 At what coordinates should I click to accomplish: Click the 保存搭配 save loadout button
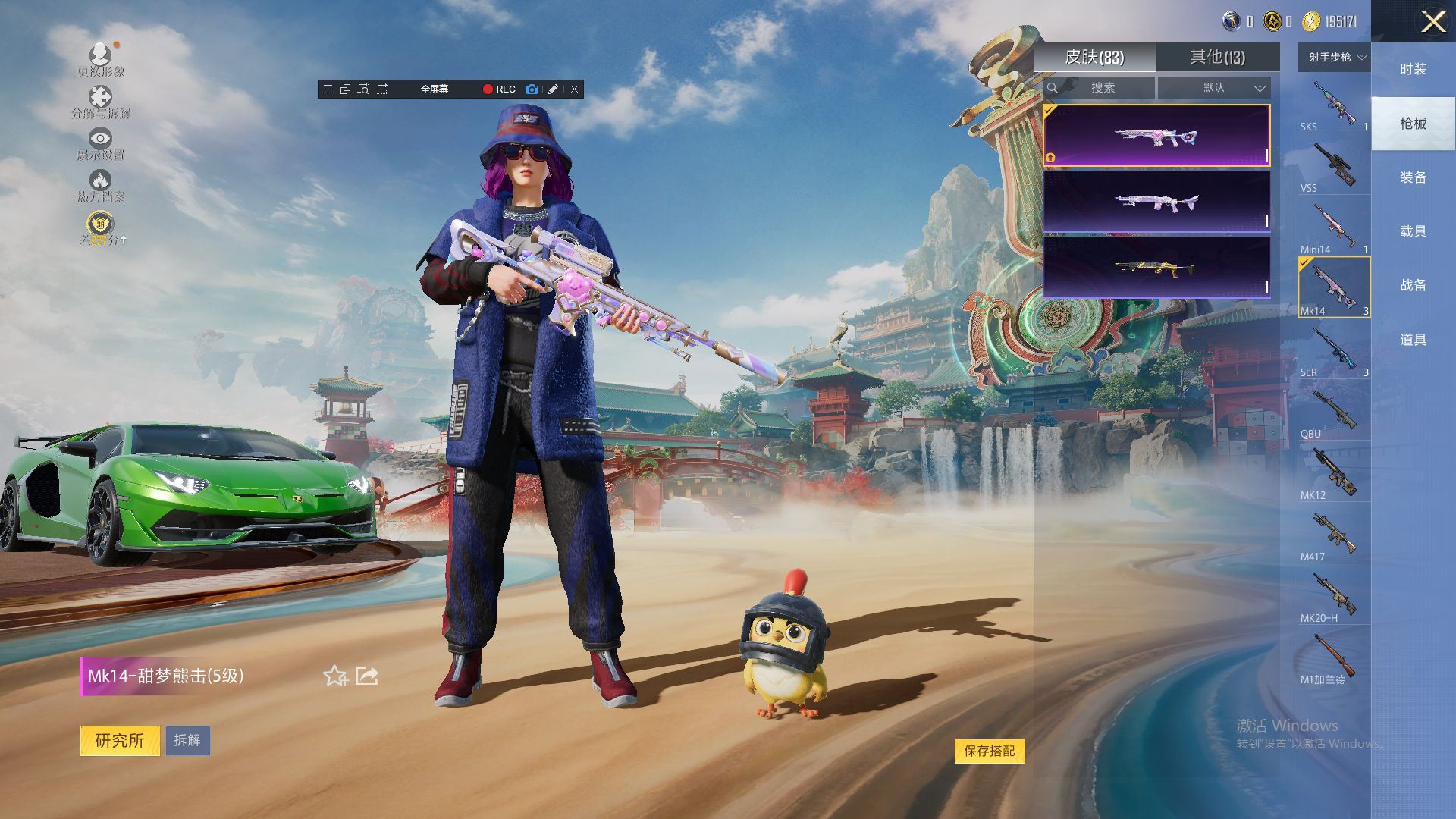click(989, 751)
